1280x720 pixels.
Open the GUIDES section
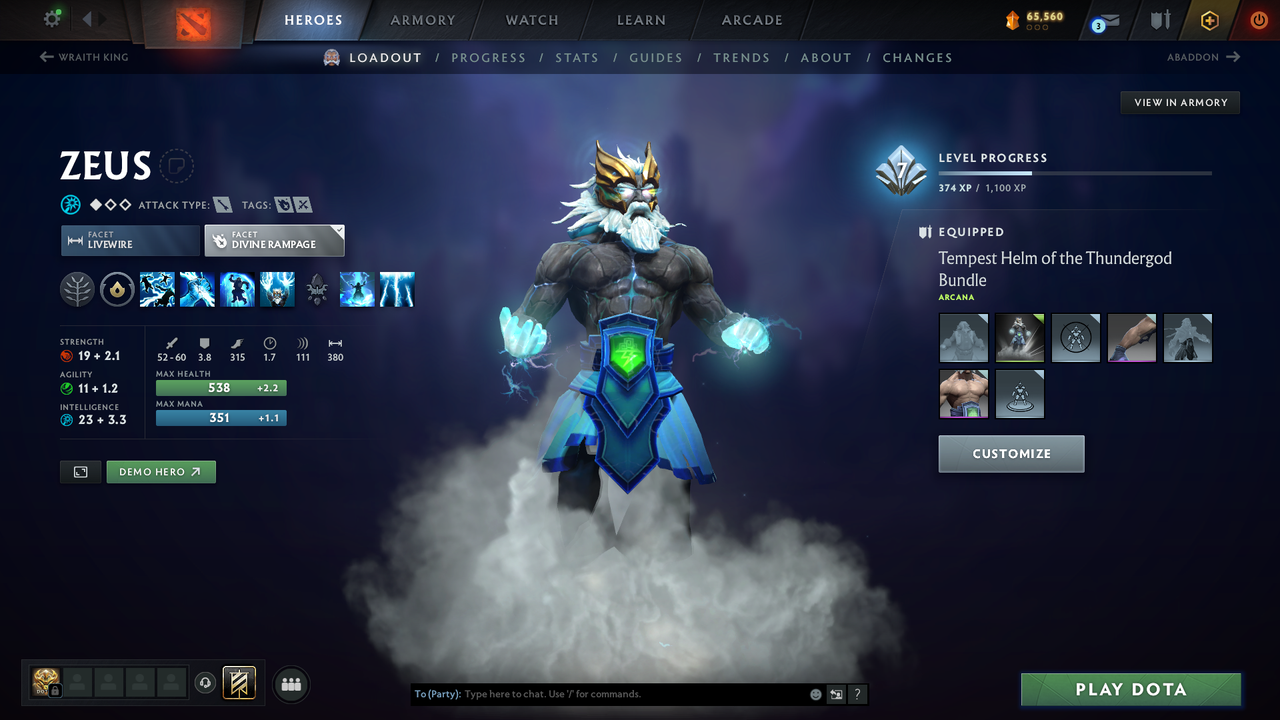click(x=656, y=58)
